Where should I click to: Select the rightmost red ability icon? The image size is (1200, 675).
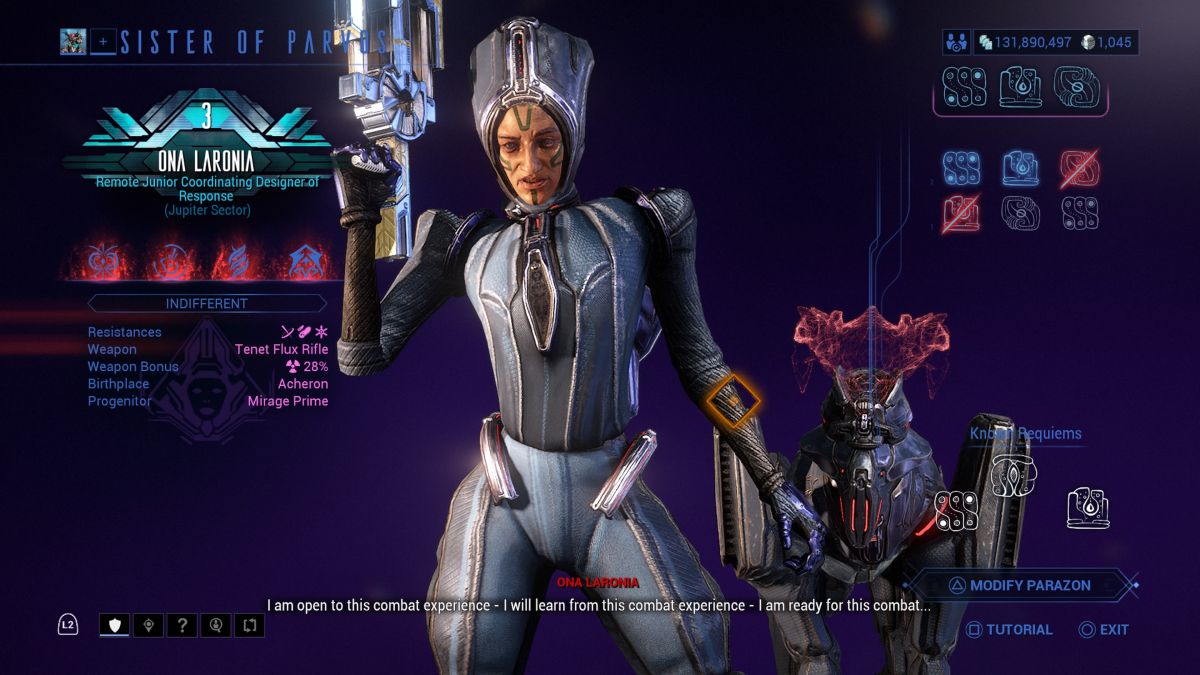[305, 262]
